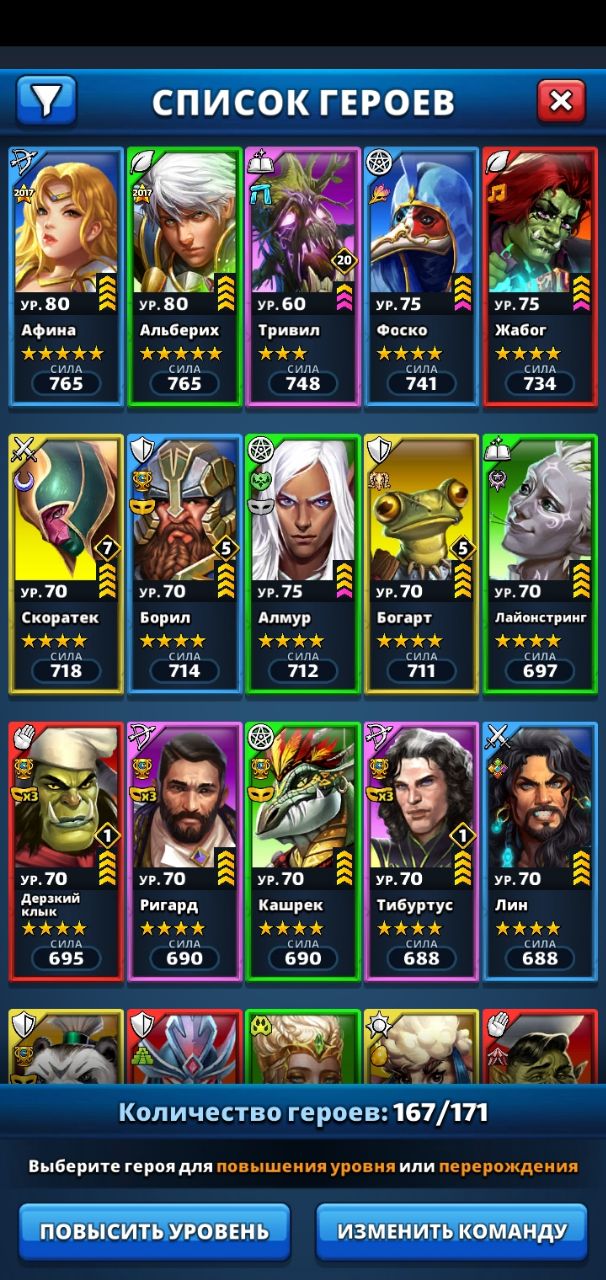Choose the Лин hero card
The height and width of the screenshot is (1280, 606).
click(x=540, y=850)
